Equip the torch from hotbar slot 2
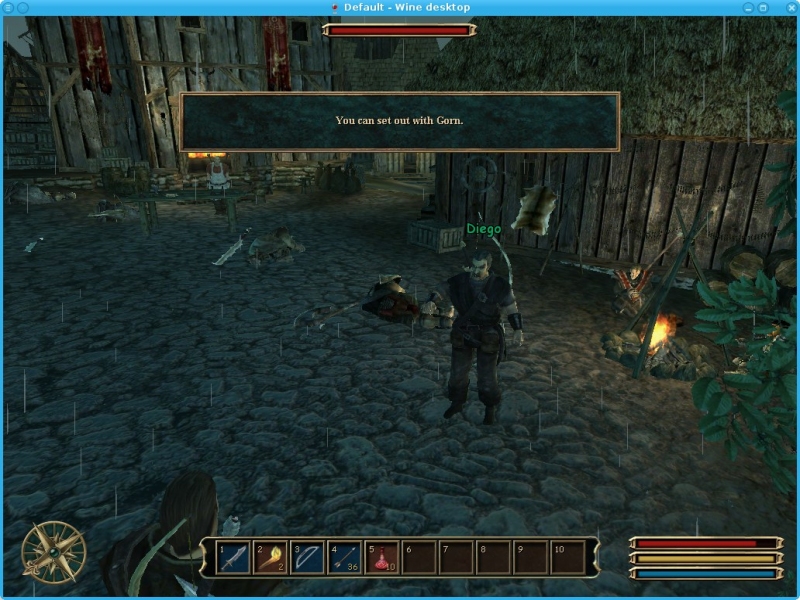The height and width of the screenshot is (600, 800). (270, 557)
